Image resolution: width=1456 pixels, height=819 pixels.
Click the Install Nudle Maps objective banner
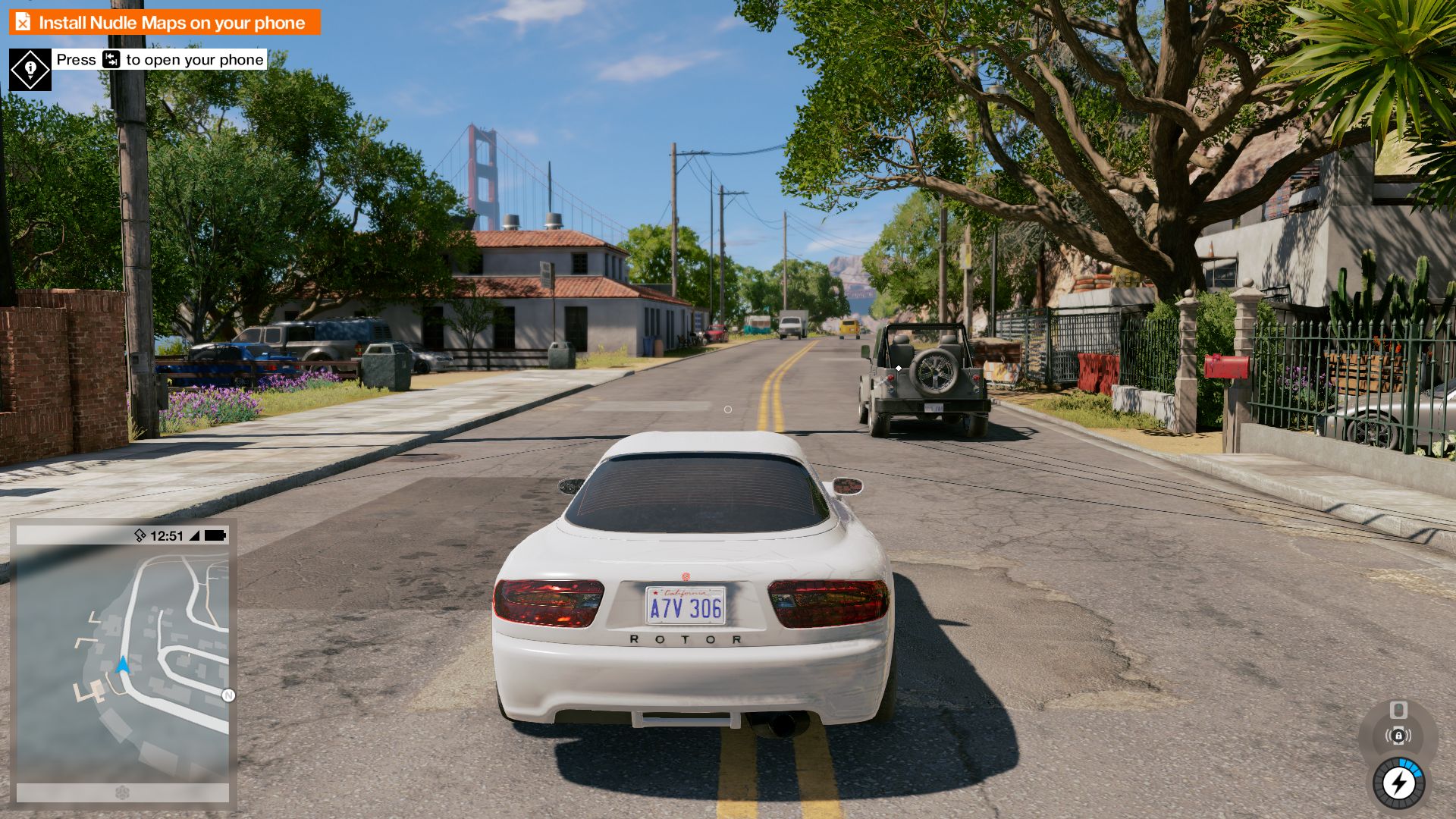click(x=165, y=23)
